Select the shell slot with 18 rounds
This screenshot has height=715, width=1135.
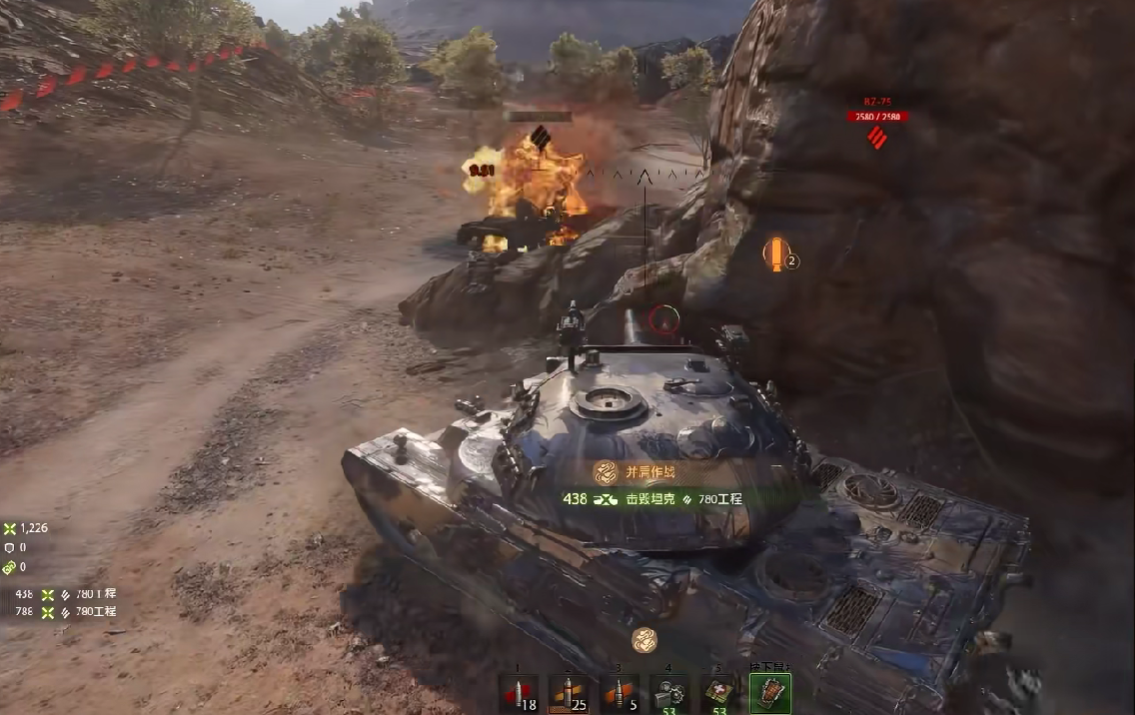518,693
